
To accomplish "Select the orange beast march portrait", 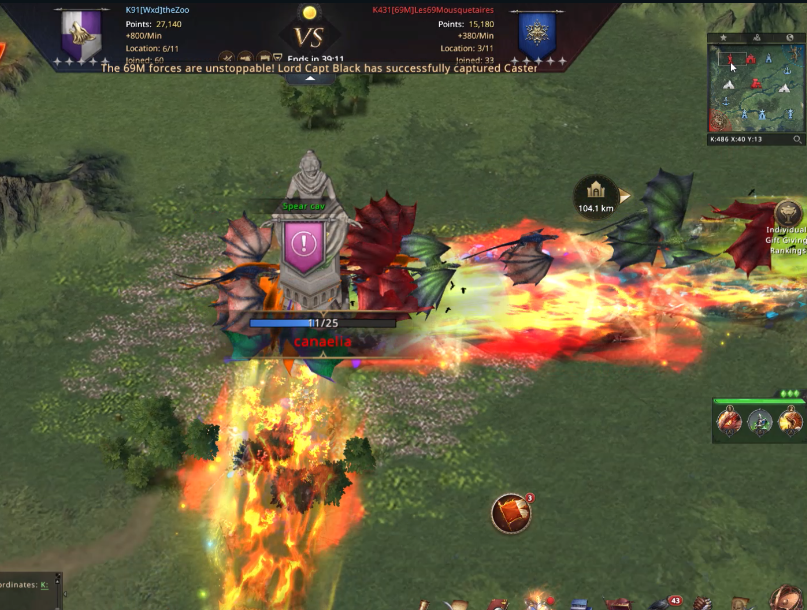I will tap(790, 423).
